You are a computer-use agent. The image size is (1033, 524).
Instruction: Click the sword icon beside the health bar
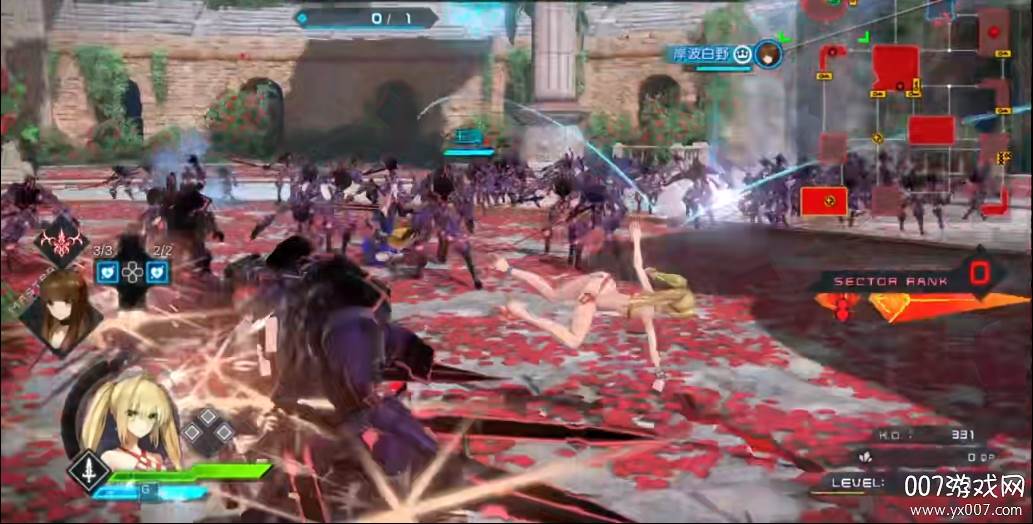(87, 471)
